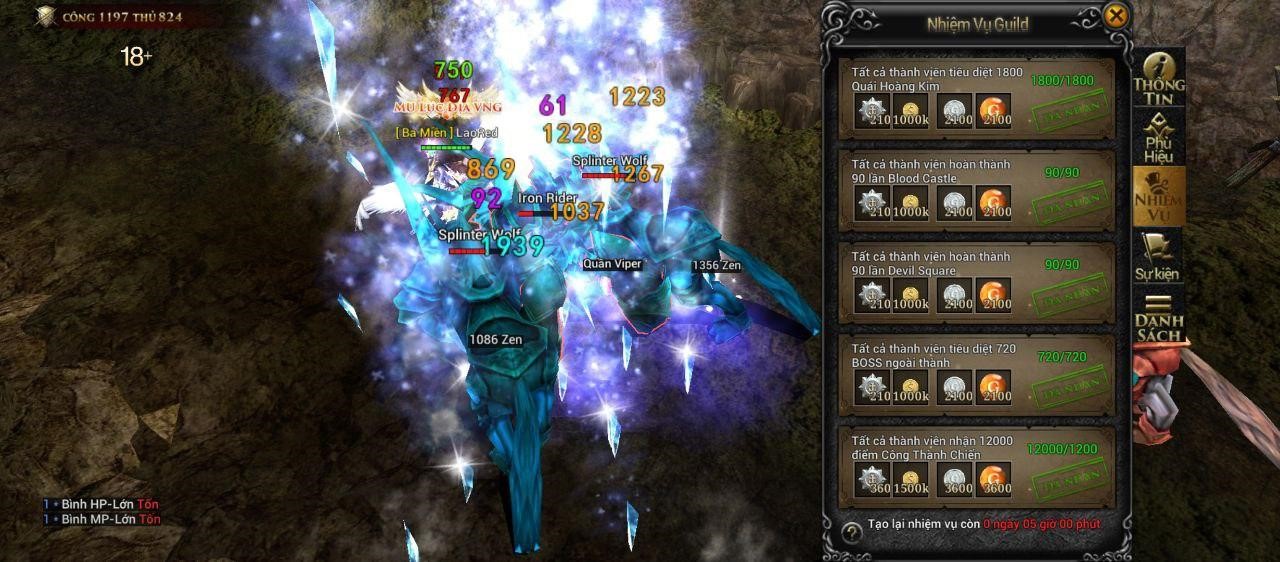1280x562 pixels.
Task: Select 1000k gold coin reward of Blood Castle quest
Action: coord(911,203)
